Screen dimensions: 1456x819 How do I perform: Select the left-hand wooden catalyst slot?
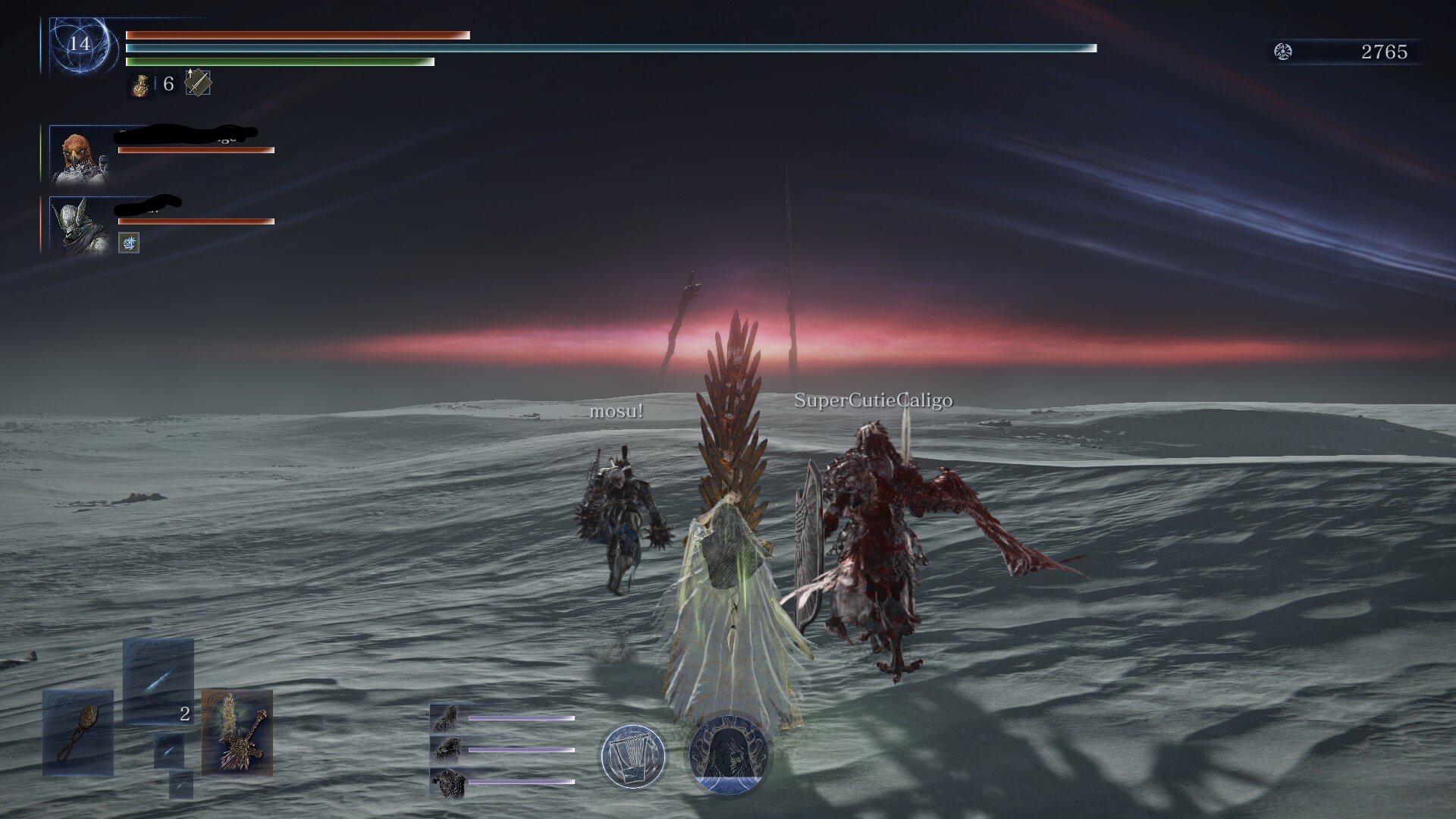coord(78,733)
